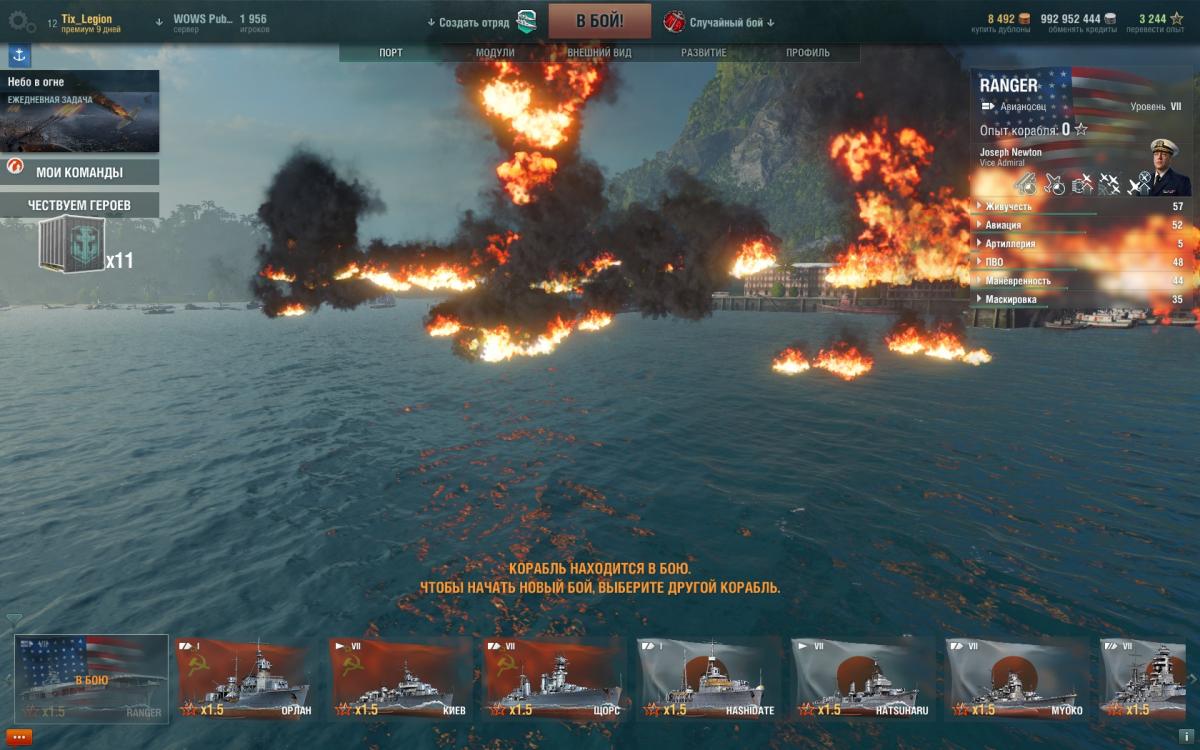Click the orange chat button with dots
This screenshot has height=750, width=1200.
click(21, 736)
